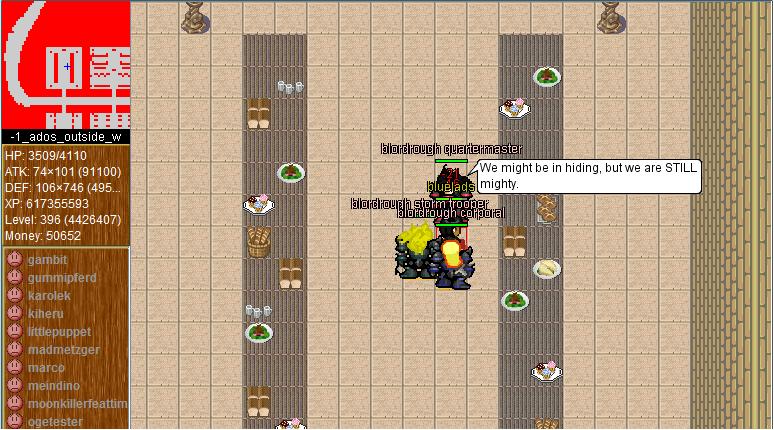Select buddy gambit in the list
774x430 pixels.
47,260
